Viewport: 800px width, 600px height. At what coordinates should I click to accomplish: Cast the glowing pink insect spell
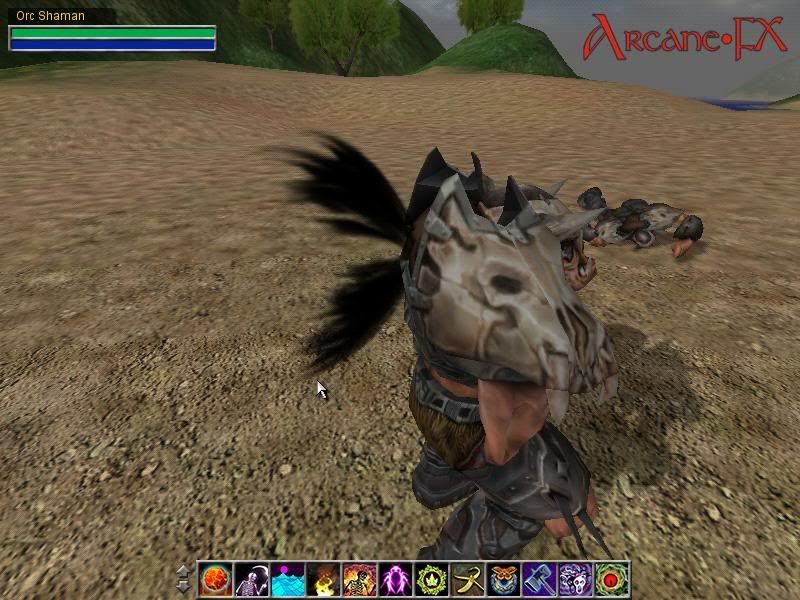tap(395, 579)
